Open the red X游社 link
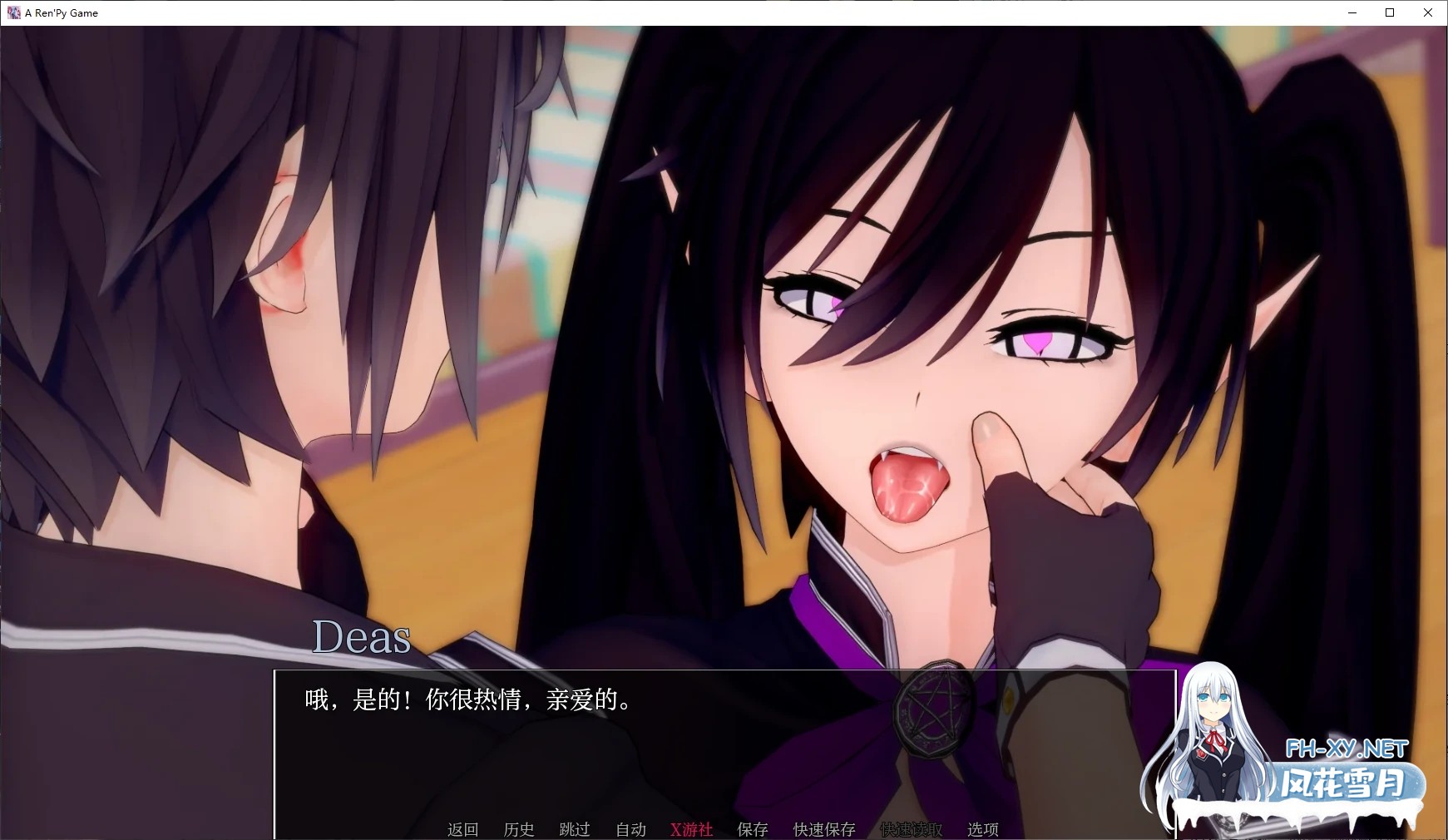Image resolution: width=1448 pixels, height=840 pixels. tap(691, 829)
